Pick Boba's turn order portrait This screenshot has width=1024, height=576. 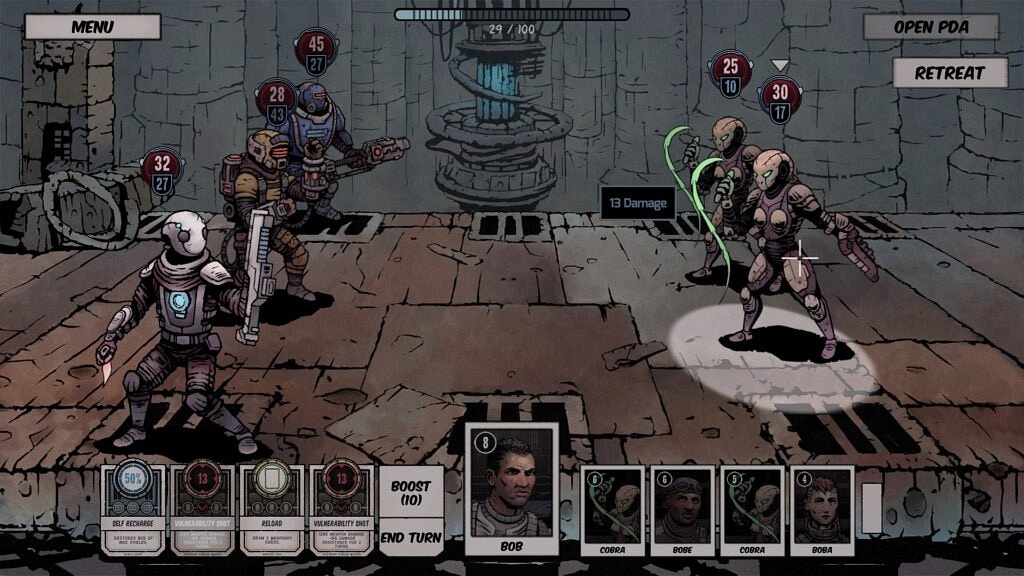click(x=822, y=510)
